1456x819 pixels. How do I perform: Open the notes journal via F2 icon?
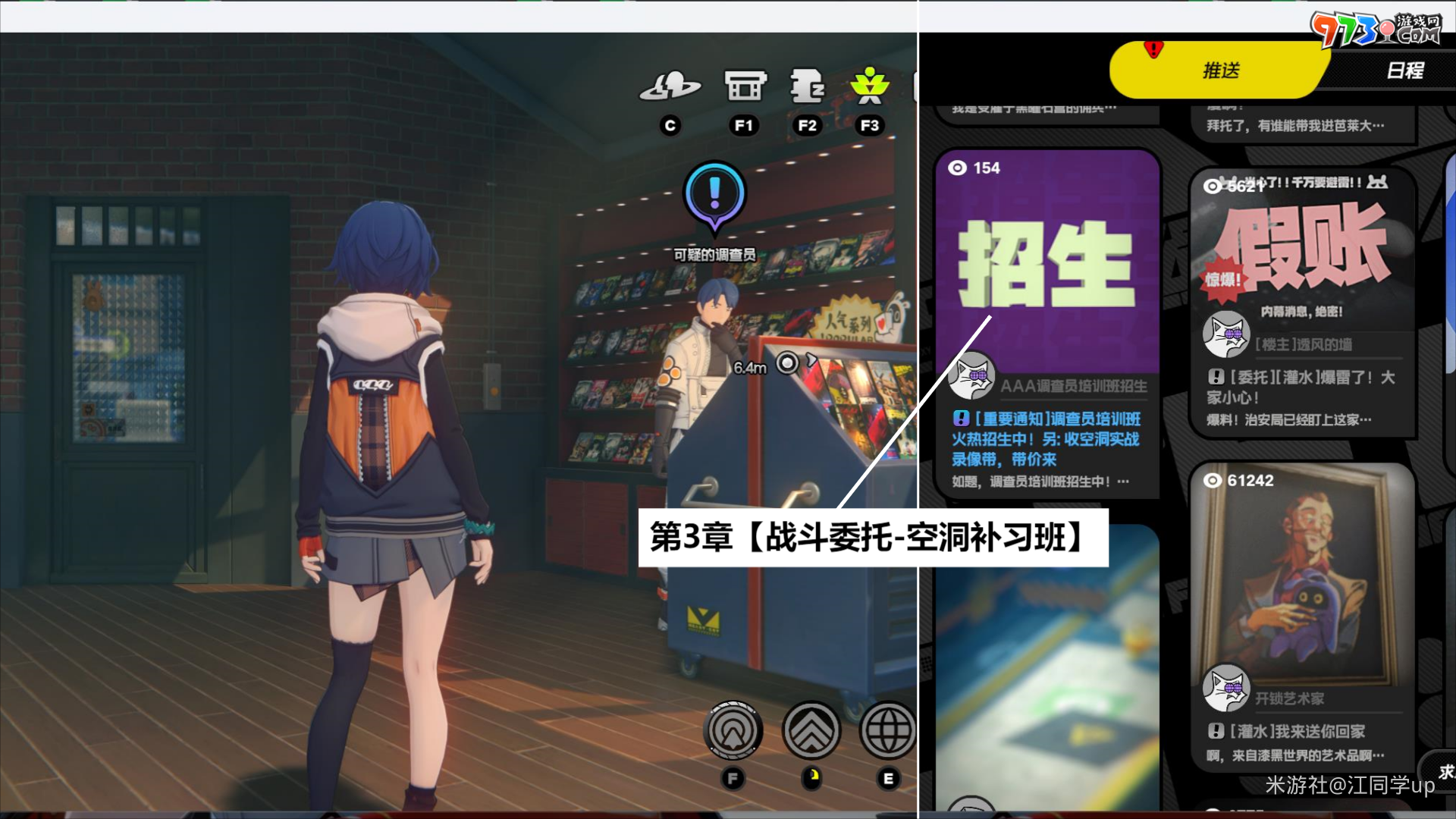pyautogui.click(x=807, y=87)
